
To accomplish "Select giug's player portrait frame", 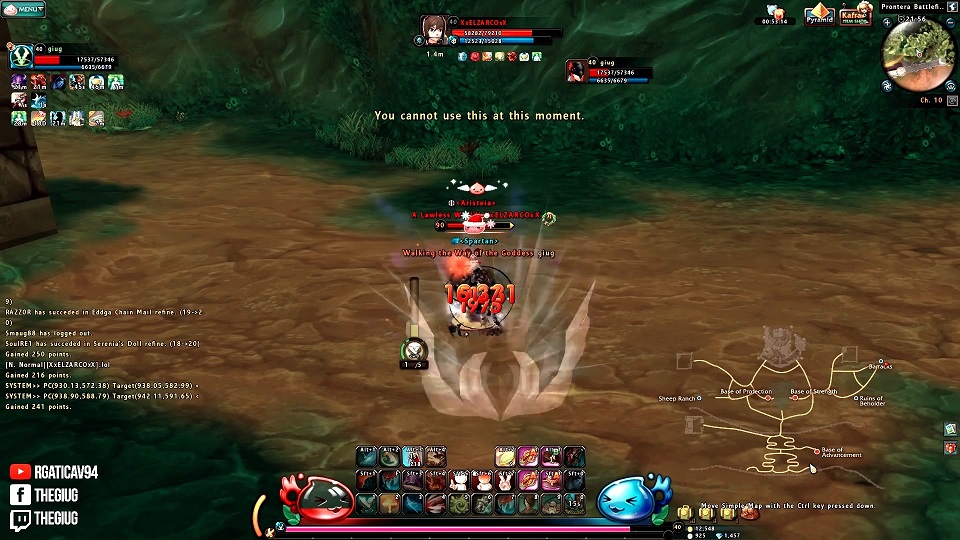I will 19,58.
